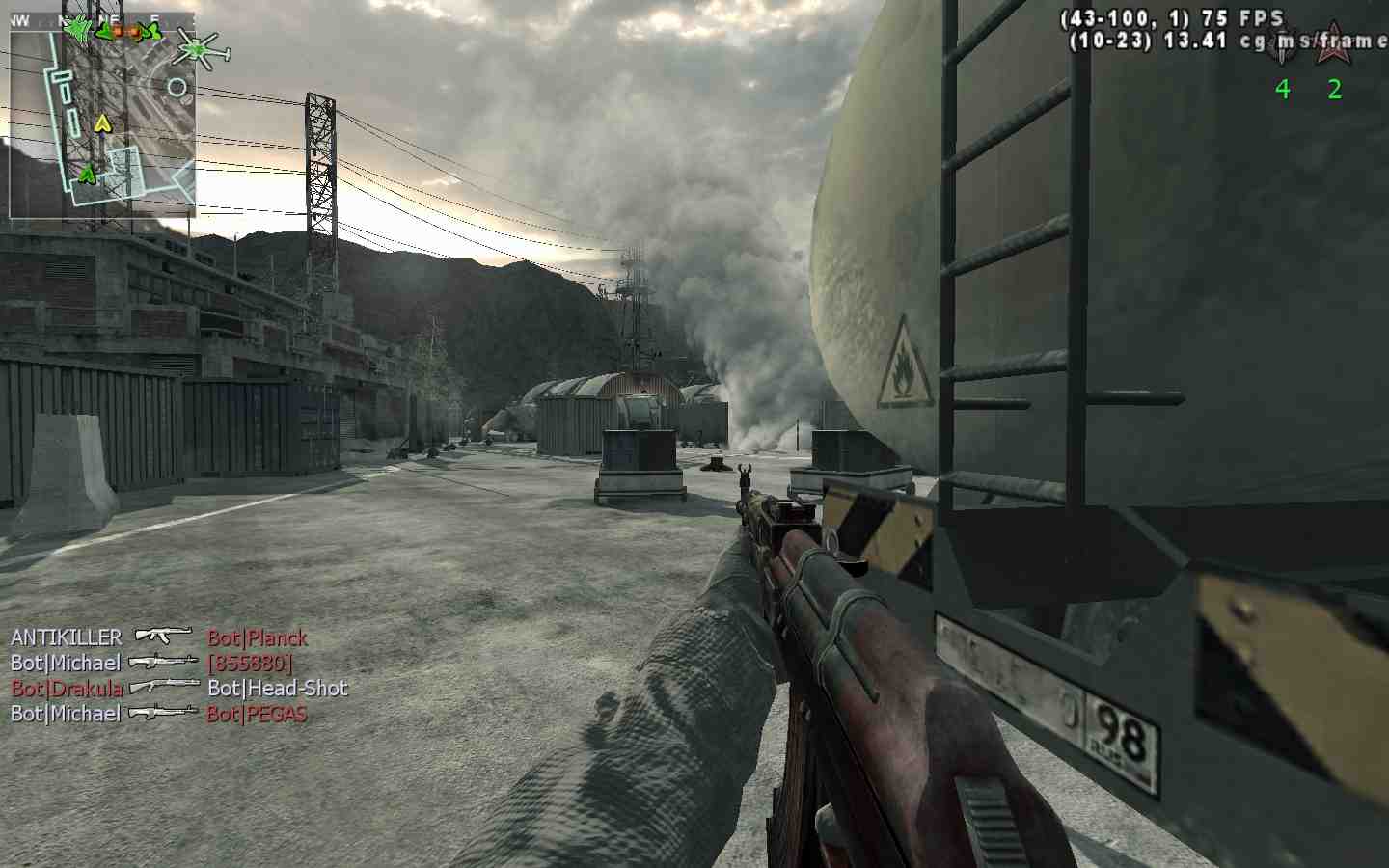Choose Bot|Drakula in the kill feed
The height and width of the screenshot is (868, 1389).
coord(67,689)
